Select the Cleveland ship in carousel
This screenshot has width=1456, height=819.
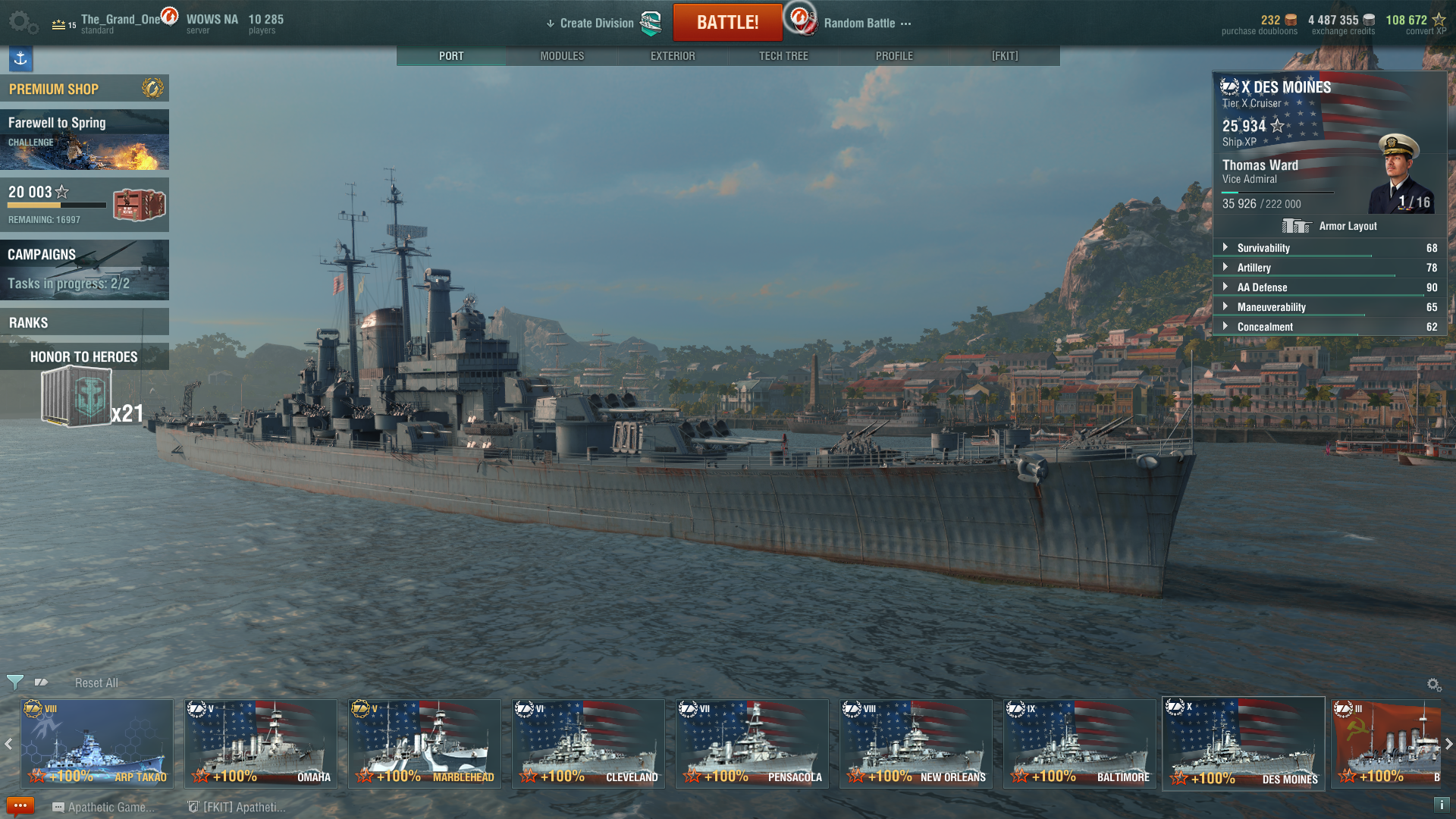(588, 743)
